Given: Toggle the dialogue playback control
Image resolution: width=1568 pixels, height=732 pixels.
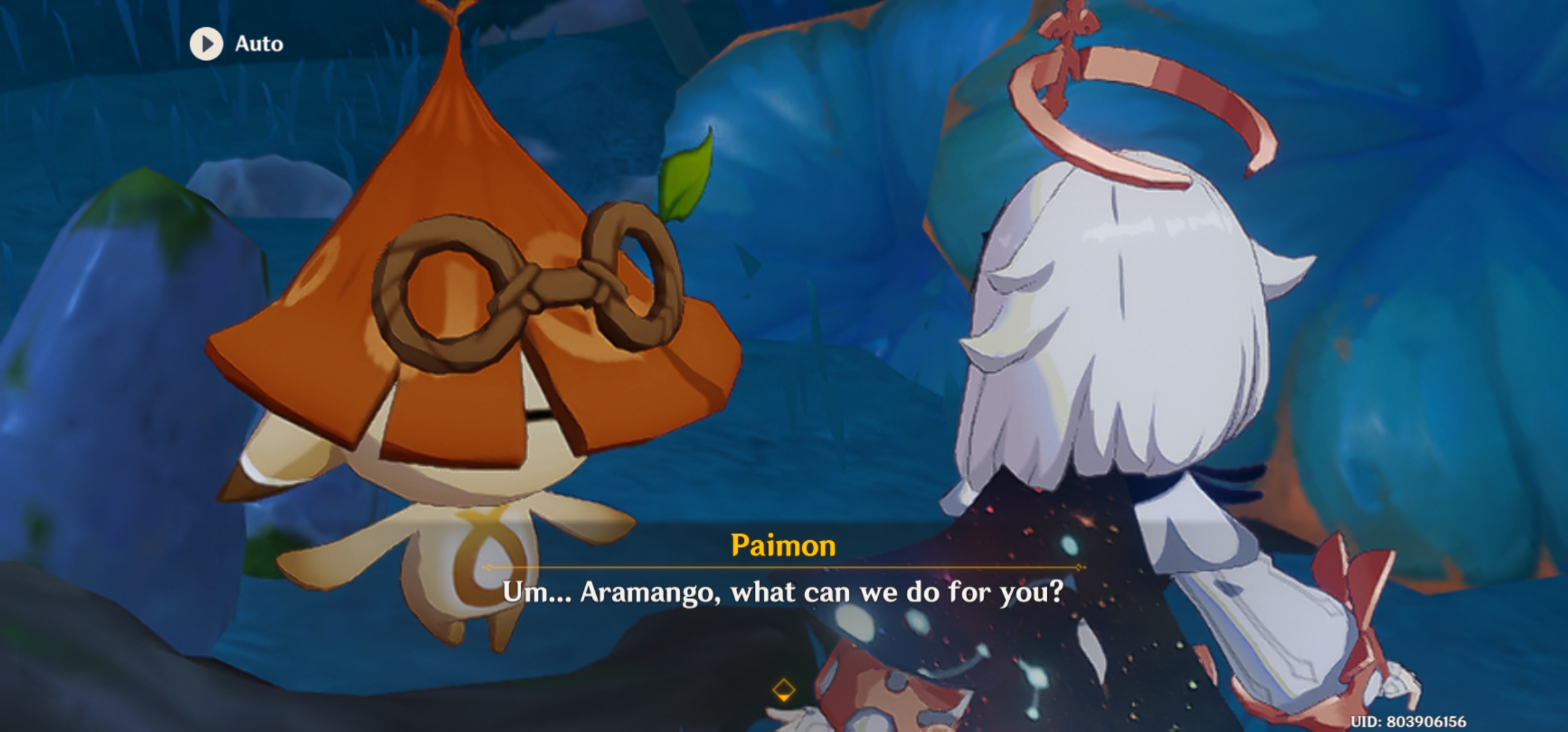Looking at the screenshot, I should click(206, 44).
